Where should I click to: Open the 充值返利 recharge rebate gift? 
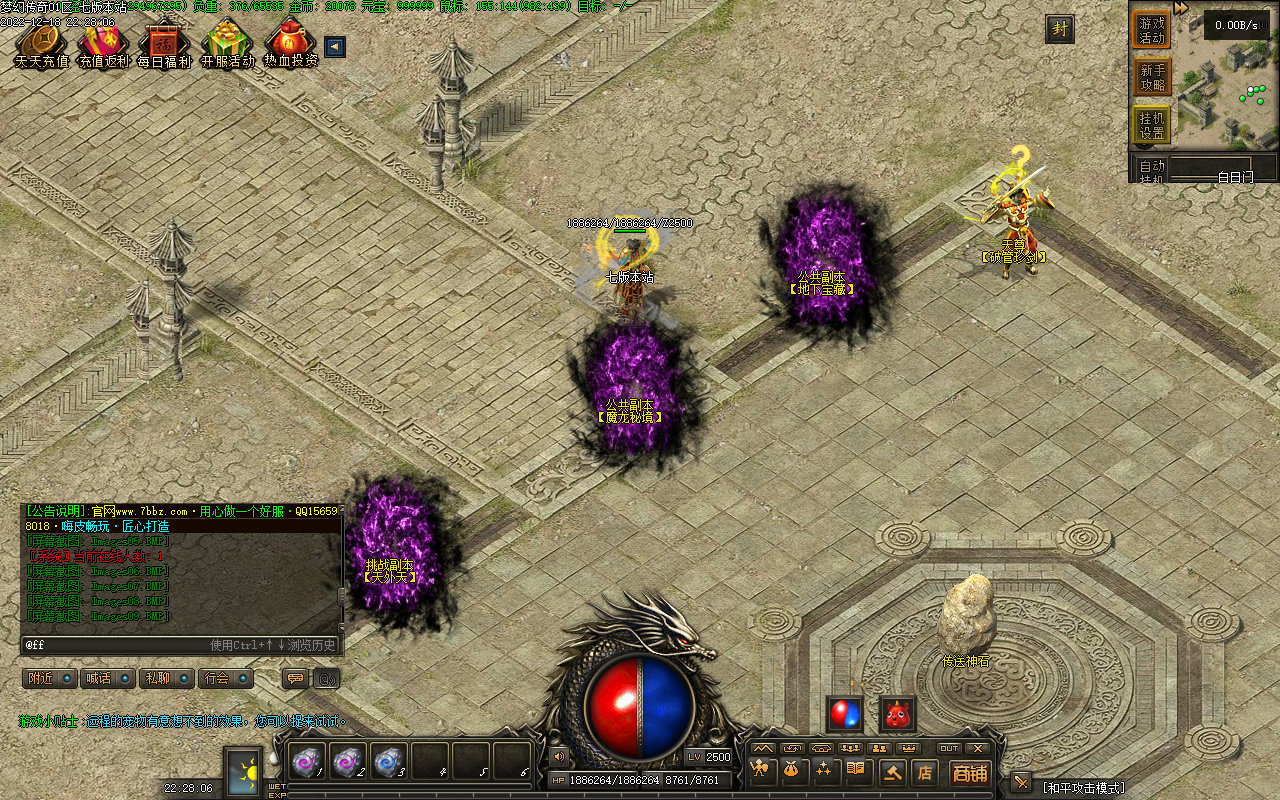(x=103, y=44)
